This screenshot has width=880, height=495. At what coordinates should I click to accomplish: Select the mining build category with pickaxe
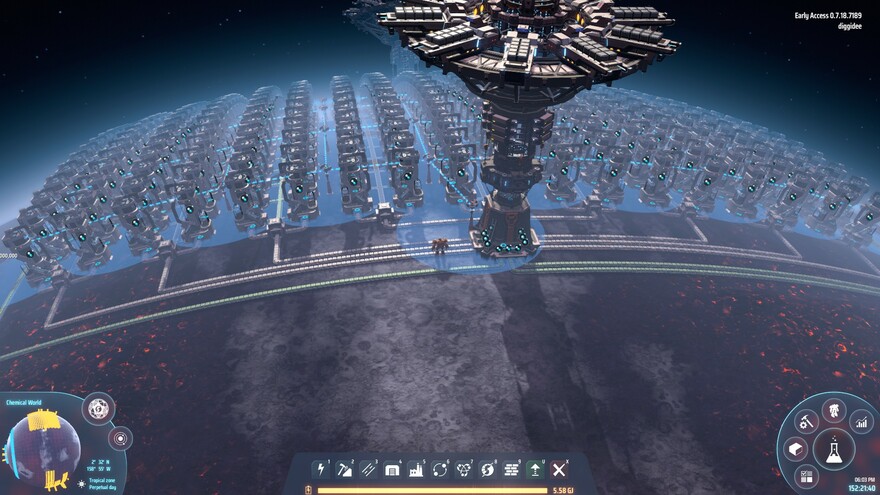344,469
